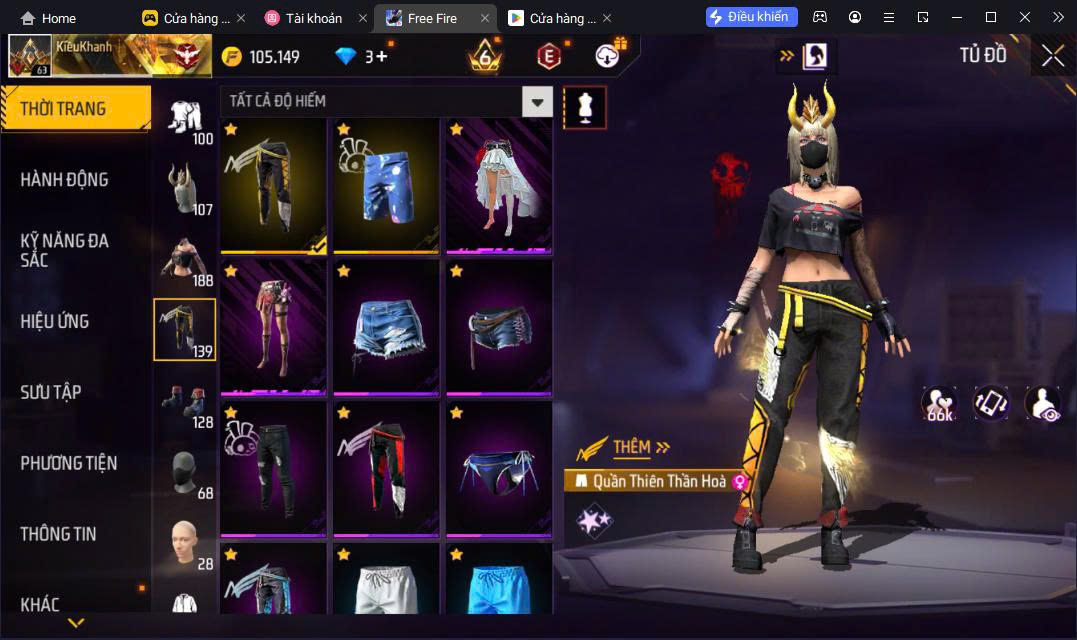Switch to the Kỹ Năng Đa Sắc tab

[64, 250]
